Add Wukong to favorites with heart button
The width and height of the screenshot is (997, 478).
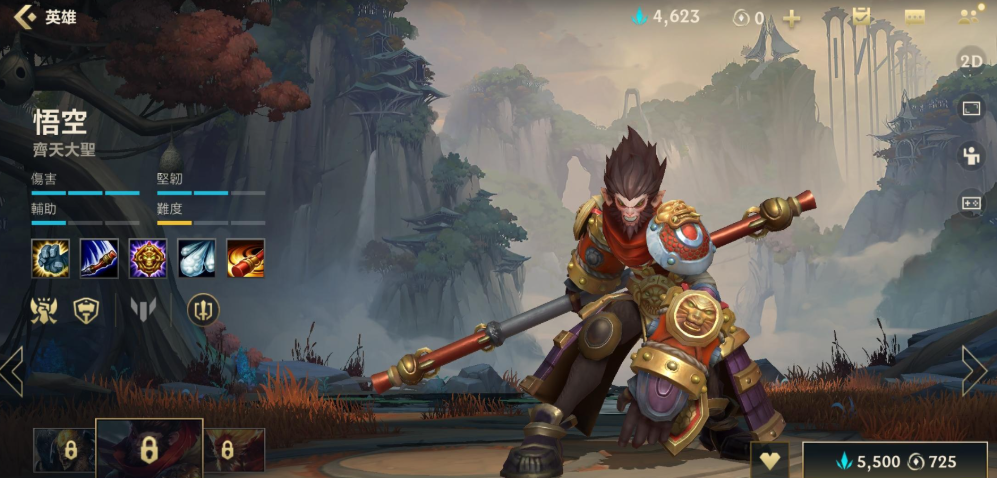[x=769, y=461]
